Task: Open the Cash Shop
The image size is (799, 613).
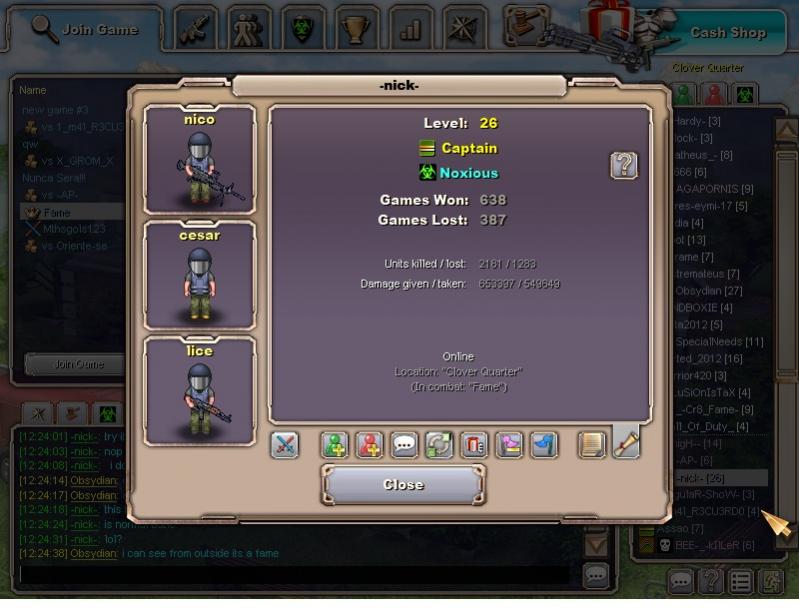Action: pyautogui.click(x=727, y=32)
